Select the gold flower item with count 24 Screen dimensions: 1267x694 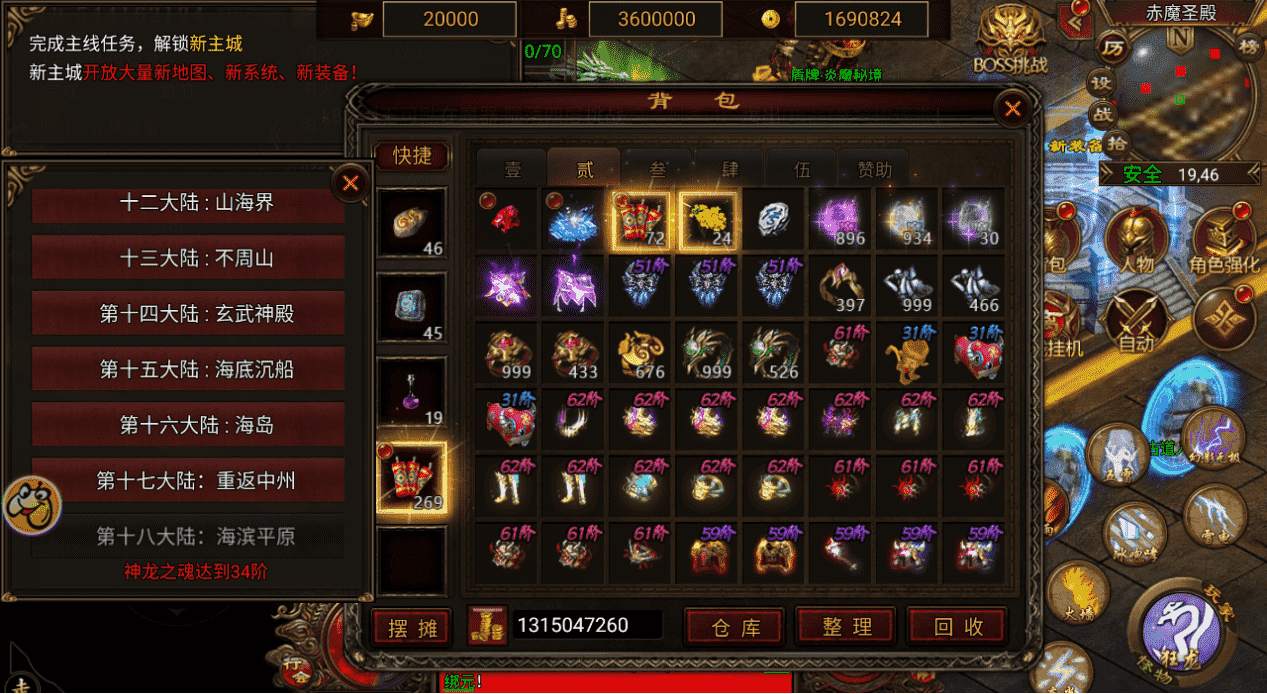[708, 220]
